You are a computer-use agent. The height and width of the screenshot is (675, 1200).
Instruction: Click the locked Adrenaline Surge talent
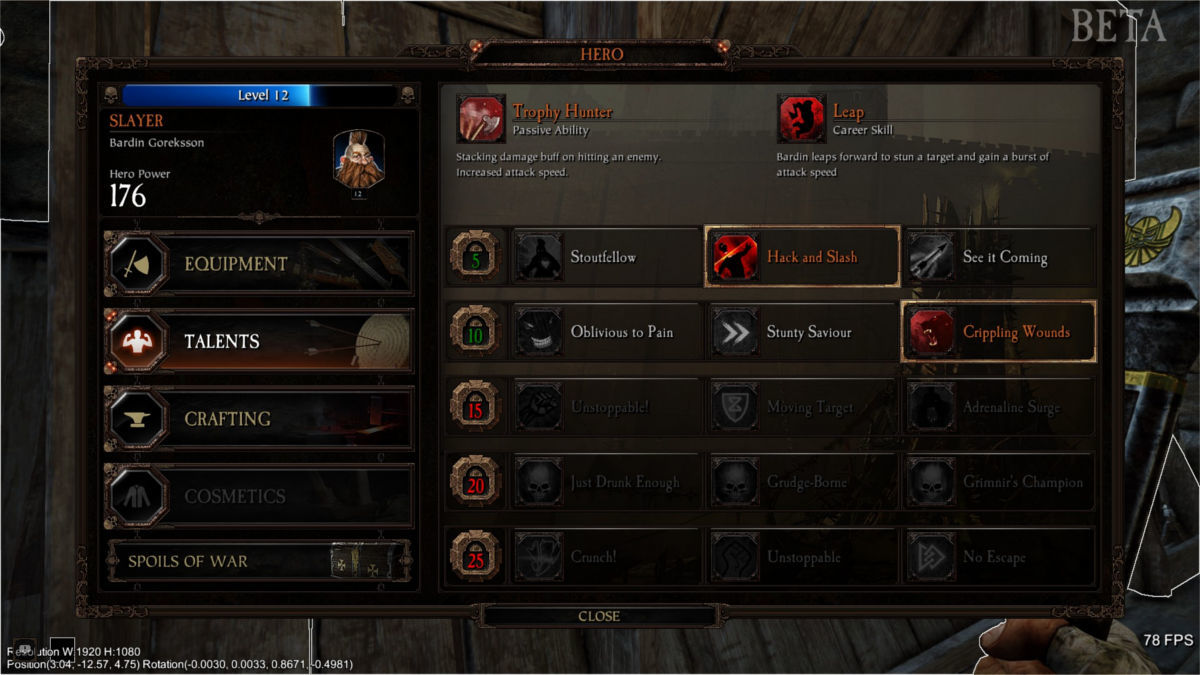click(998, 407)
